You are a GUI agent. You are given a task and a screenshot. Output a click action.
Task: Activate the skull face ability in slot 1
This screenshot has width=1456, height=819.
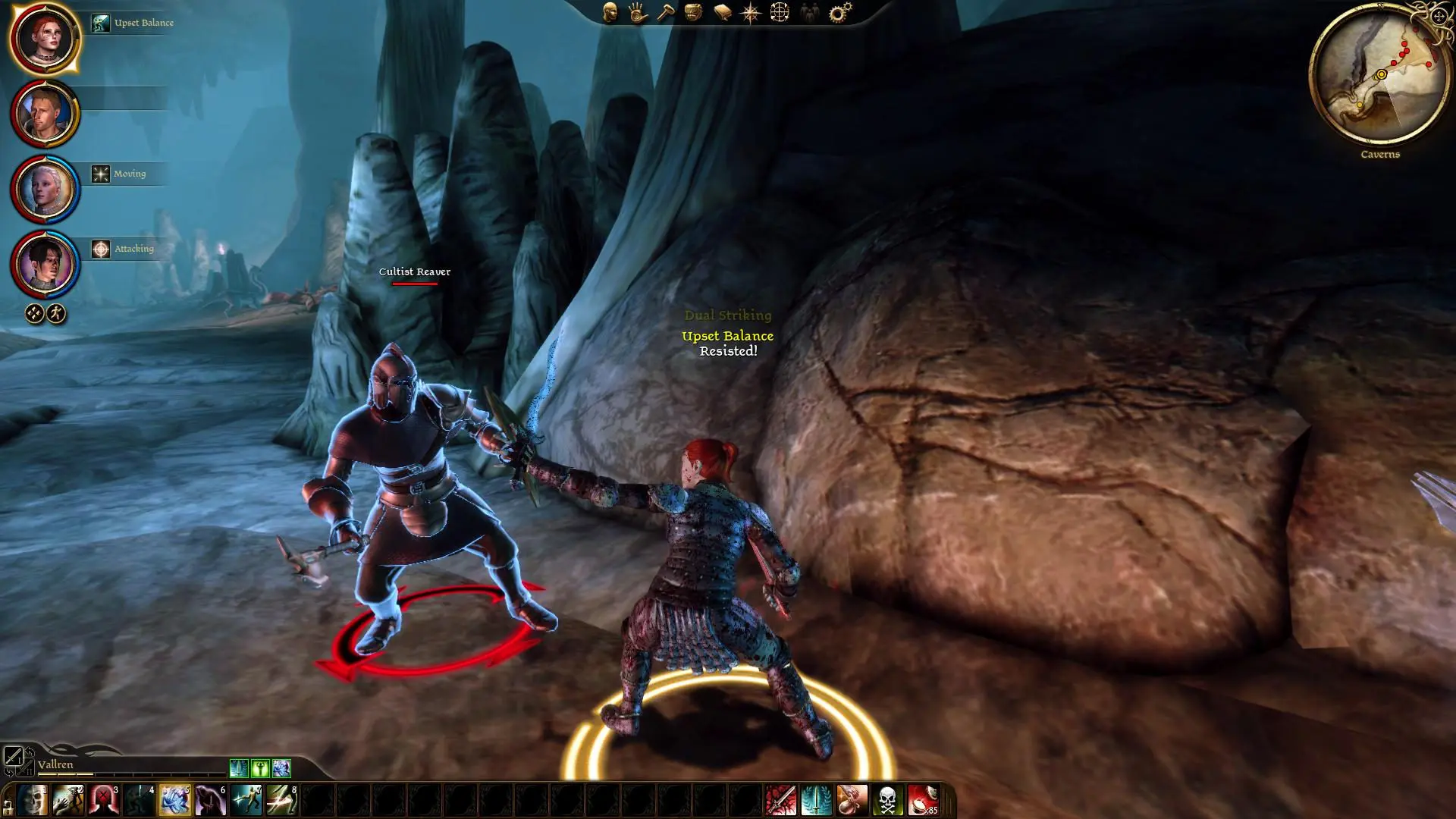(33, 800)
